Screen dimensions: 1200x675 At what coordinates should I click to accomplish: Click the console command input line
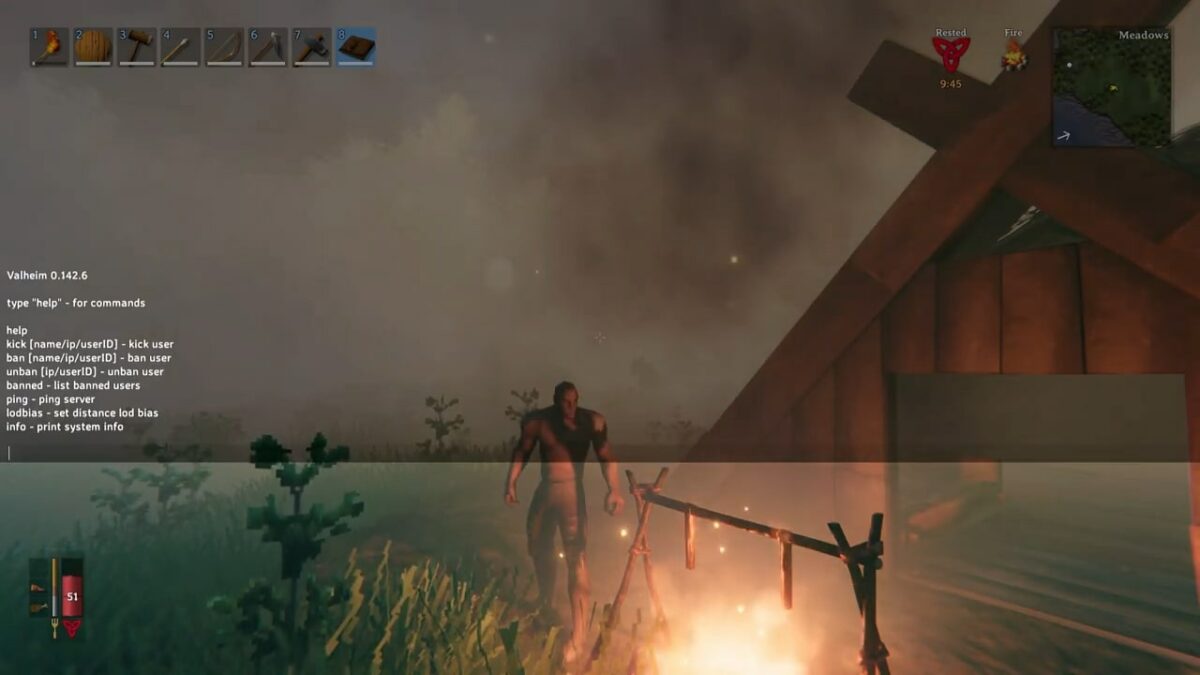tap(300, 453)
